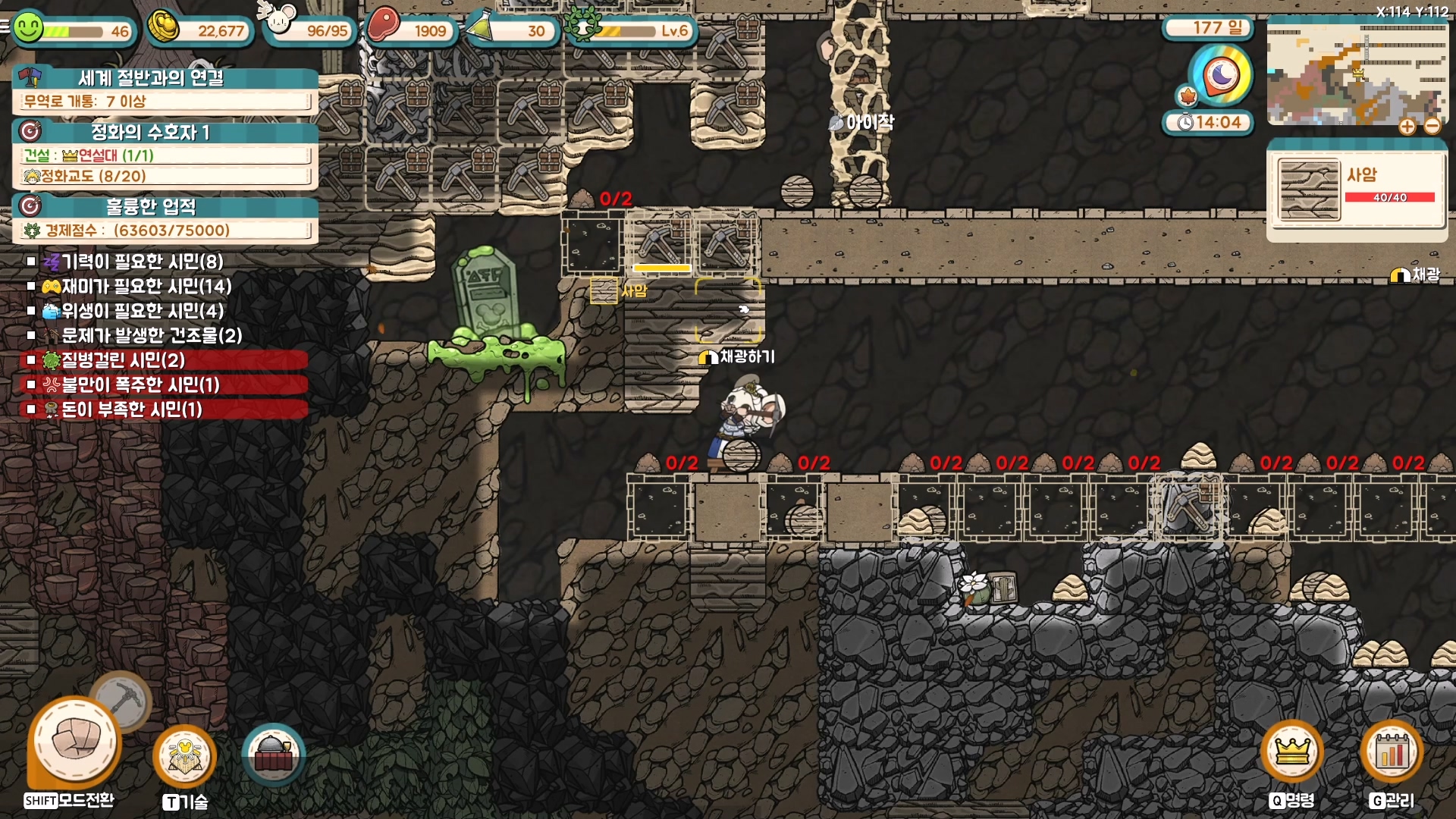Select the 위생이 필요한 시민 alert
1456x819 pixels.
tap(142, 311)
